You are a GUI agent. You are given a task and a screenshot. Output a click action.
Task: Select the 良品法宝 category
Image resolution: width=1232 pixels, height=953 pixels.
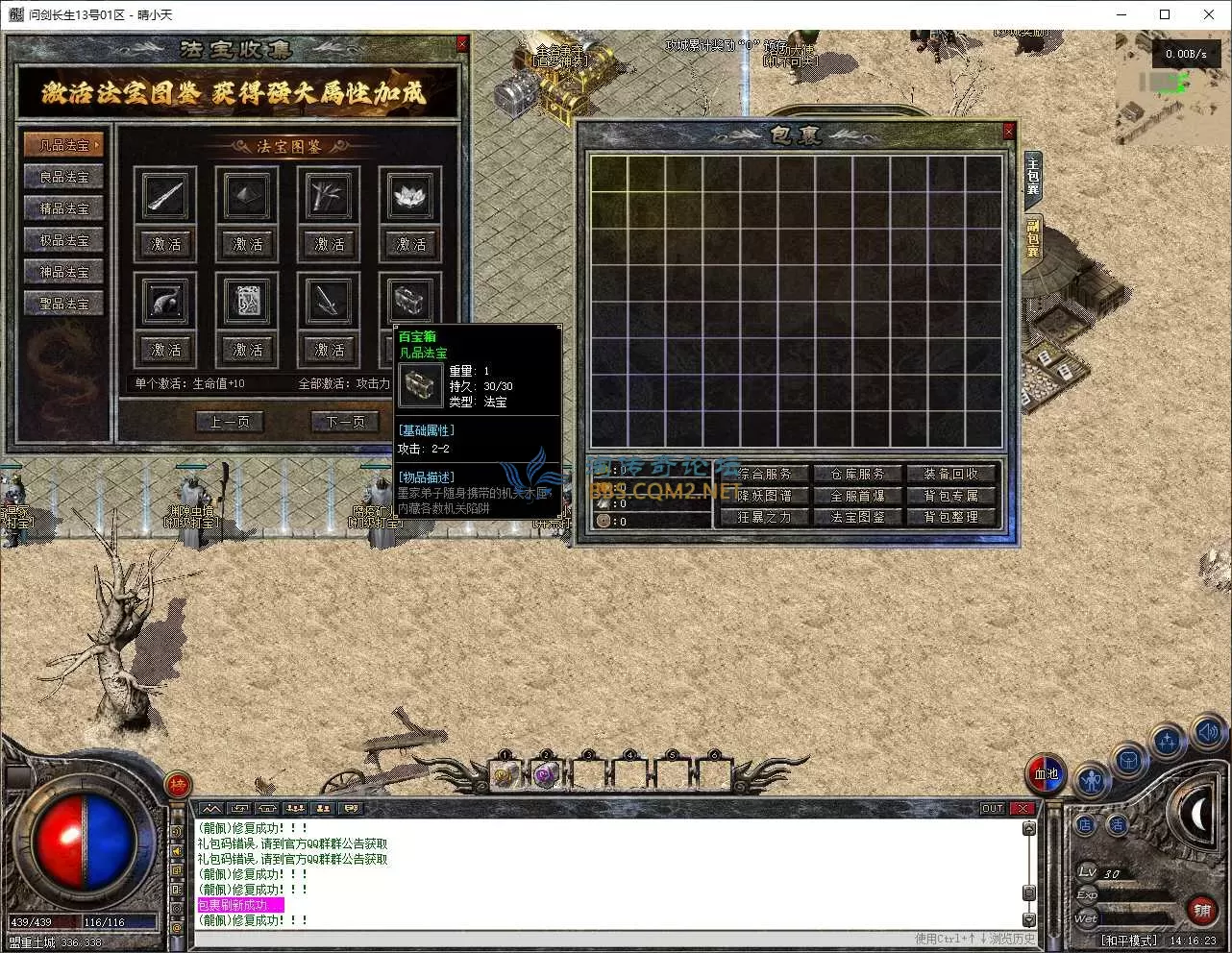tap(63, 177)
